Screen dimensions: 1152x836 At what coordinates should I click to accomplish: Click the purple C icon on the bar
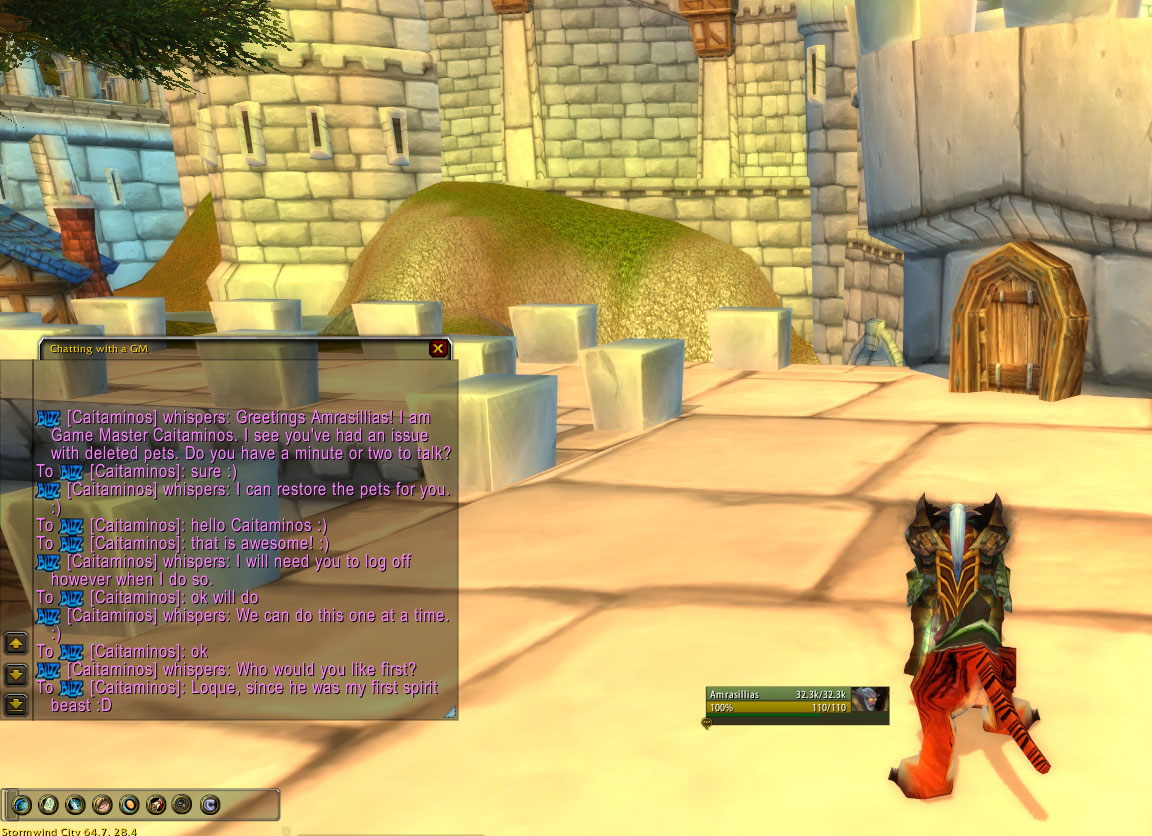[210, 804]
